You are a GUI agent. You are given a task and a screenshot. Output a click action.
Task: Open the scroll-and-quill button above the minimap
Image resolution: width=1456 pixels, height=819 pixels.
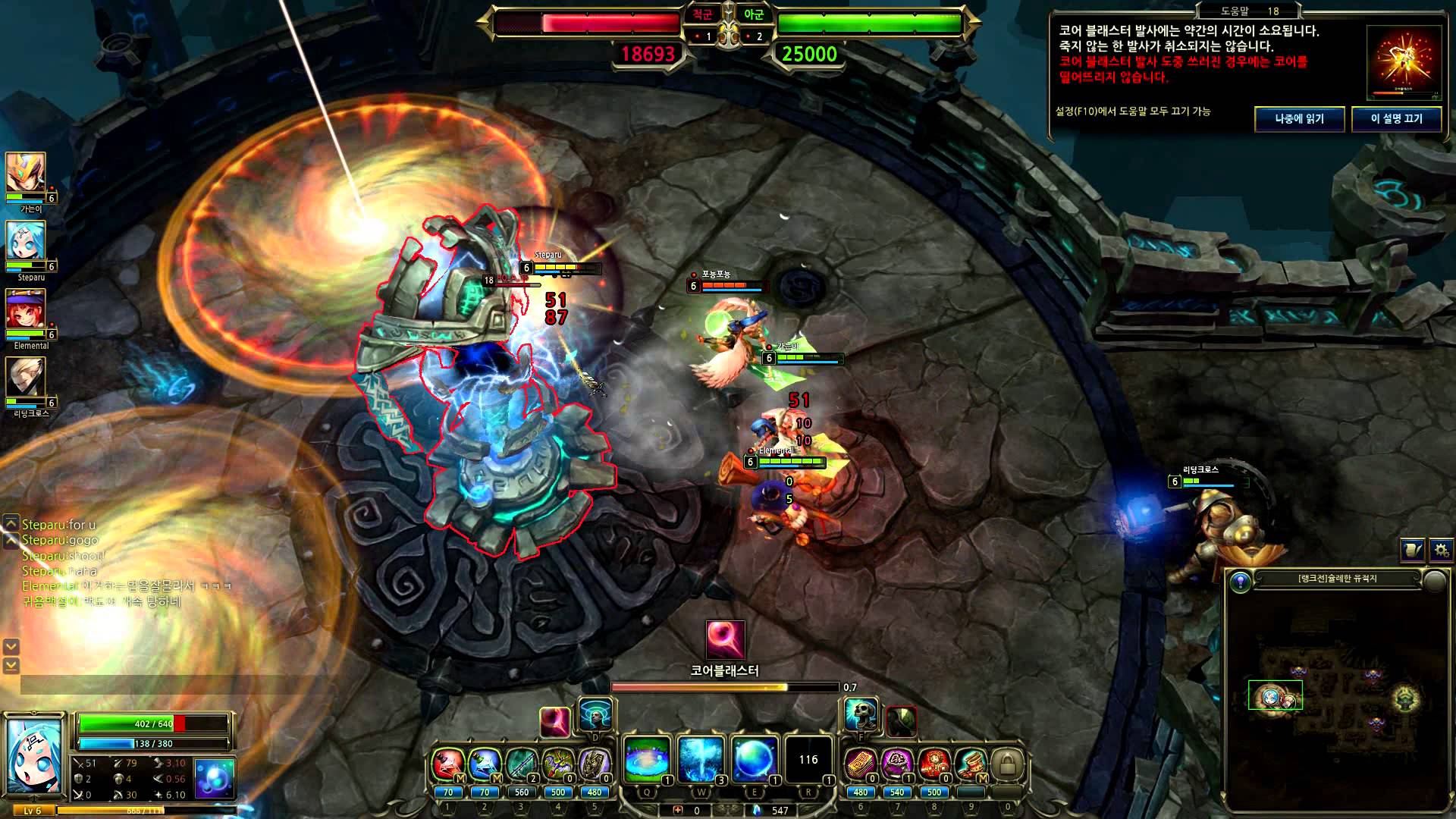(1412, 550)
